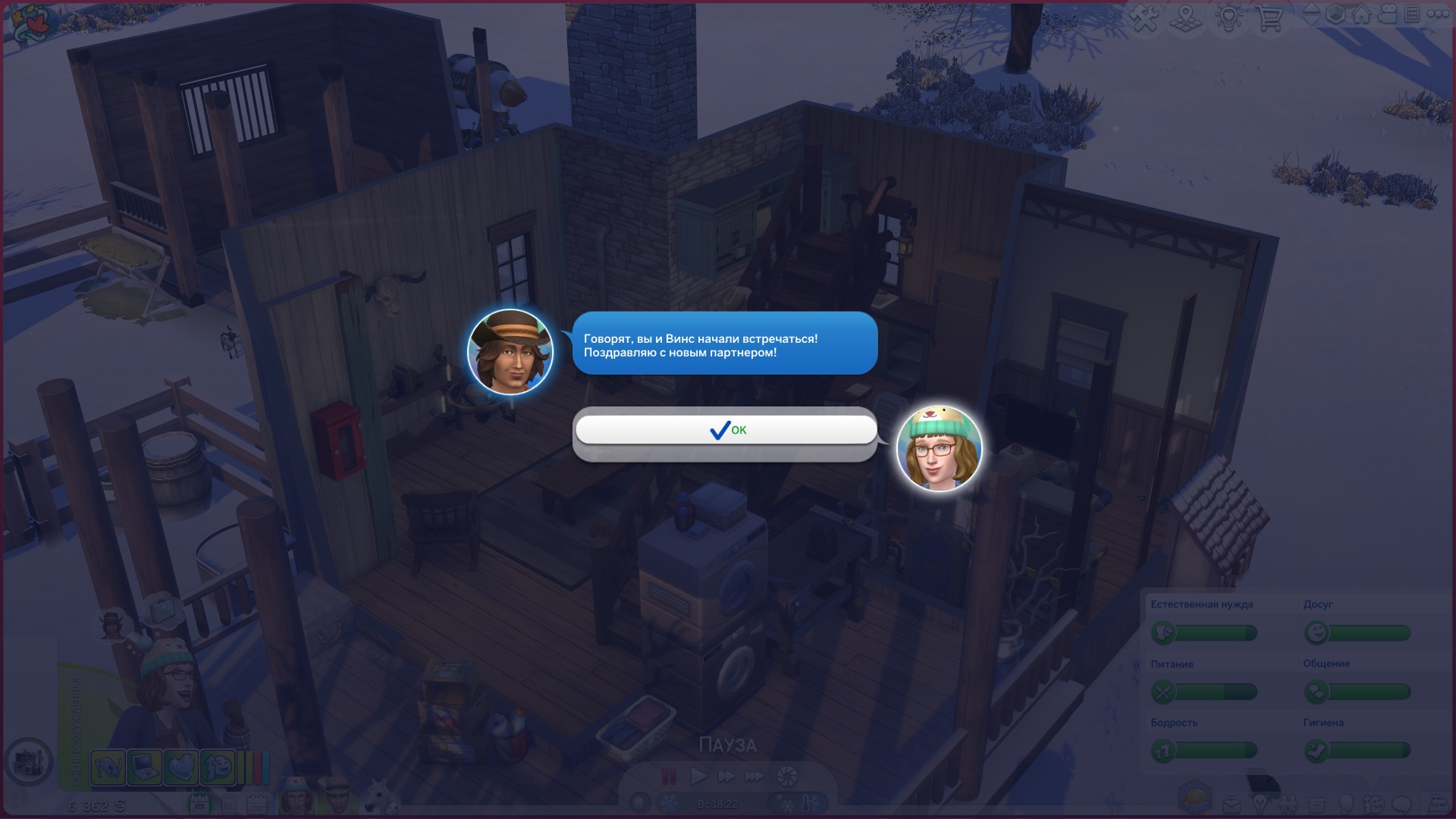Confirm the dating notification with OK
This screenshot has width=1456, height=819.
[726, 430]
